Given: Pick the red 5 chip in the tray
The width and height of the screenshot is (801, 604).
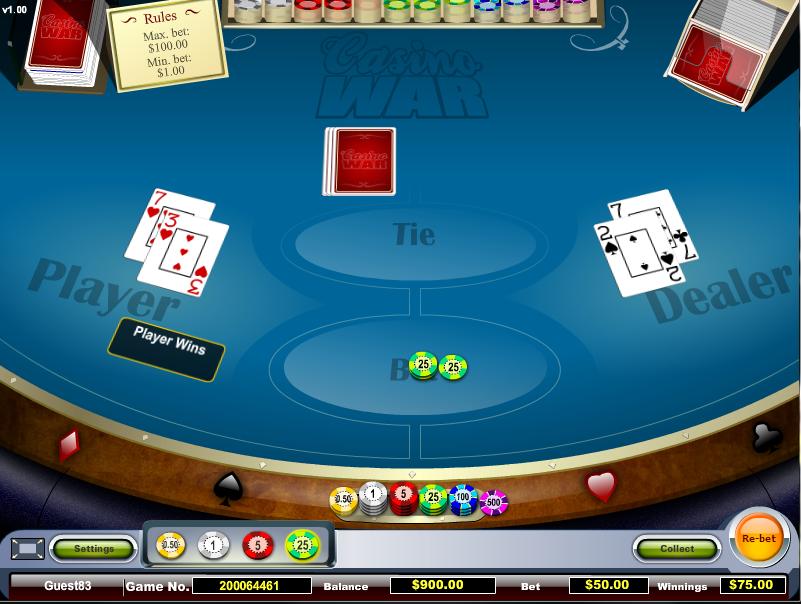Looking at the screenshot, I should click(x=257, y=545).
